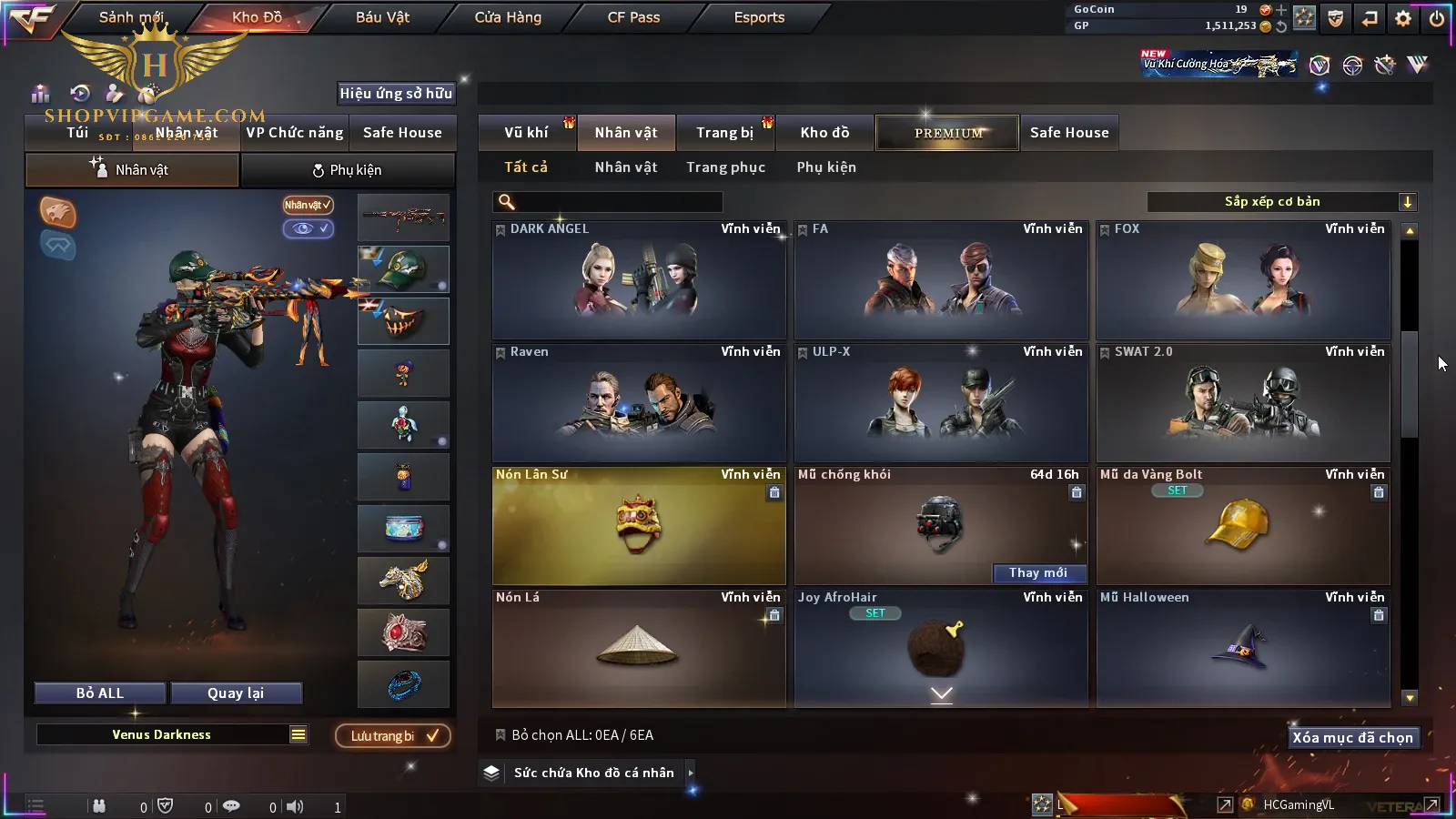Select the Nón Lân Sư item
Viewport: 1456px width, 819px height.
point(639,526)
